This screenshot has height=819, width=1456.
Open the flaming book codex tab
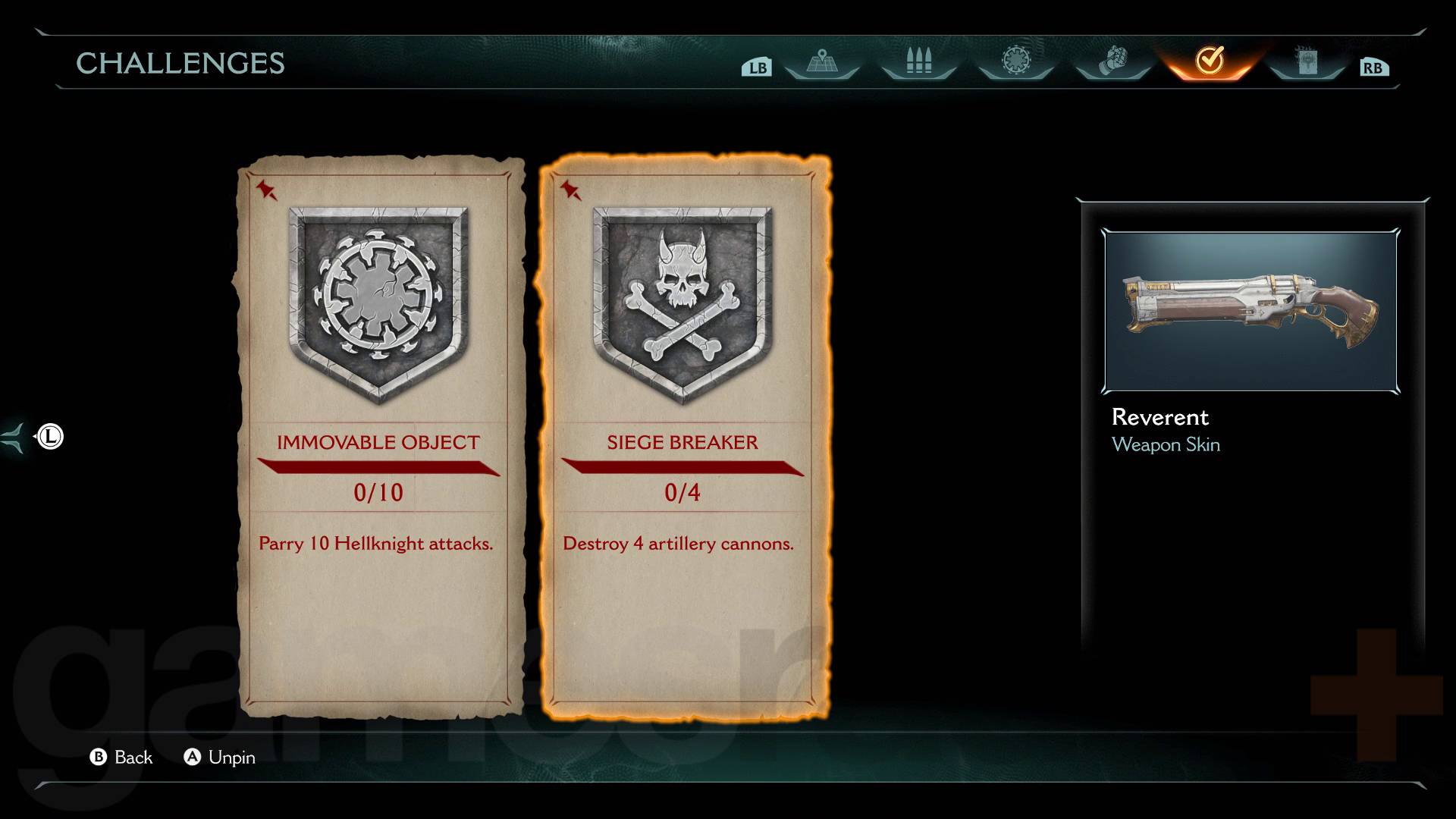coord(1307,61)
